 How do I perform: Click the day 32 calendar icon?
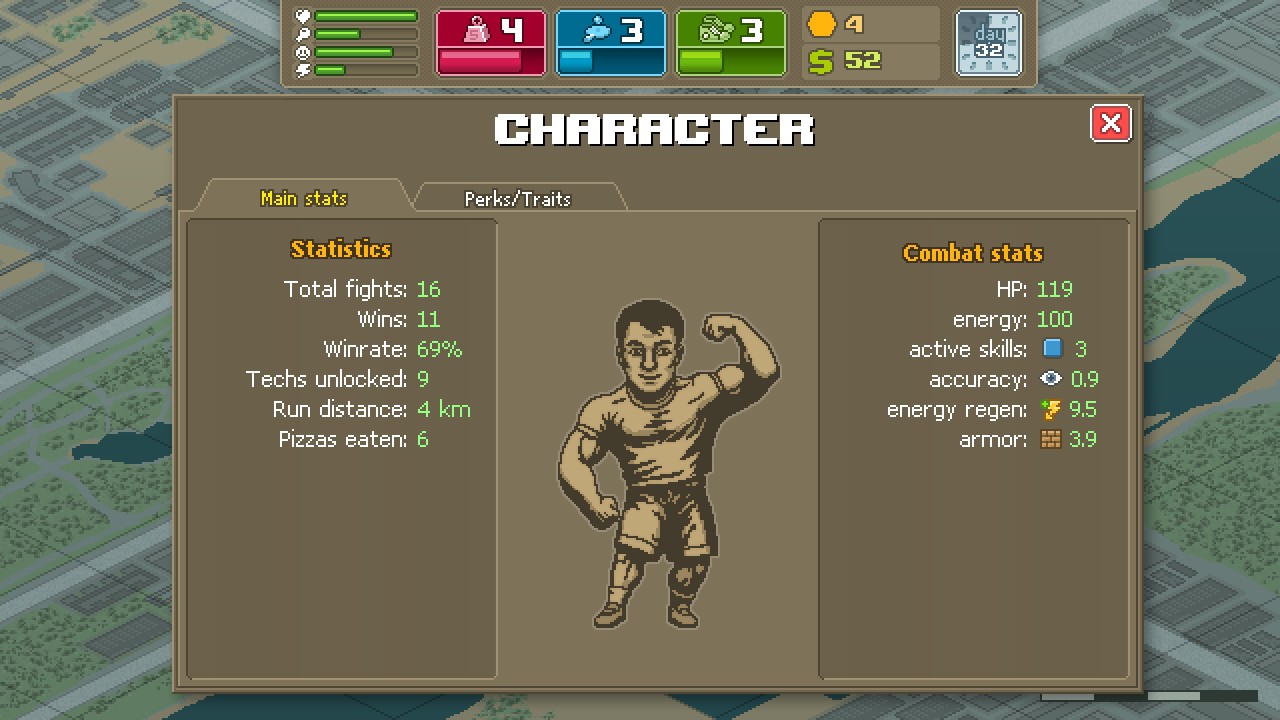click(989, 43)
